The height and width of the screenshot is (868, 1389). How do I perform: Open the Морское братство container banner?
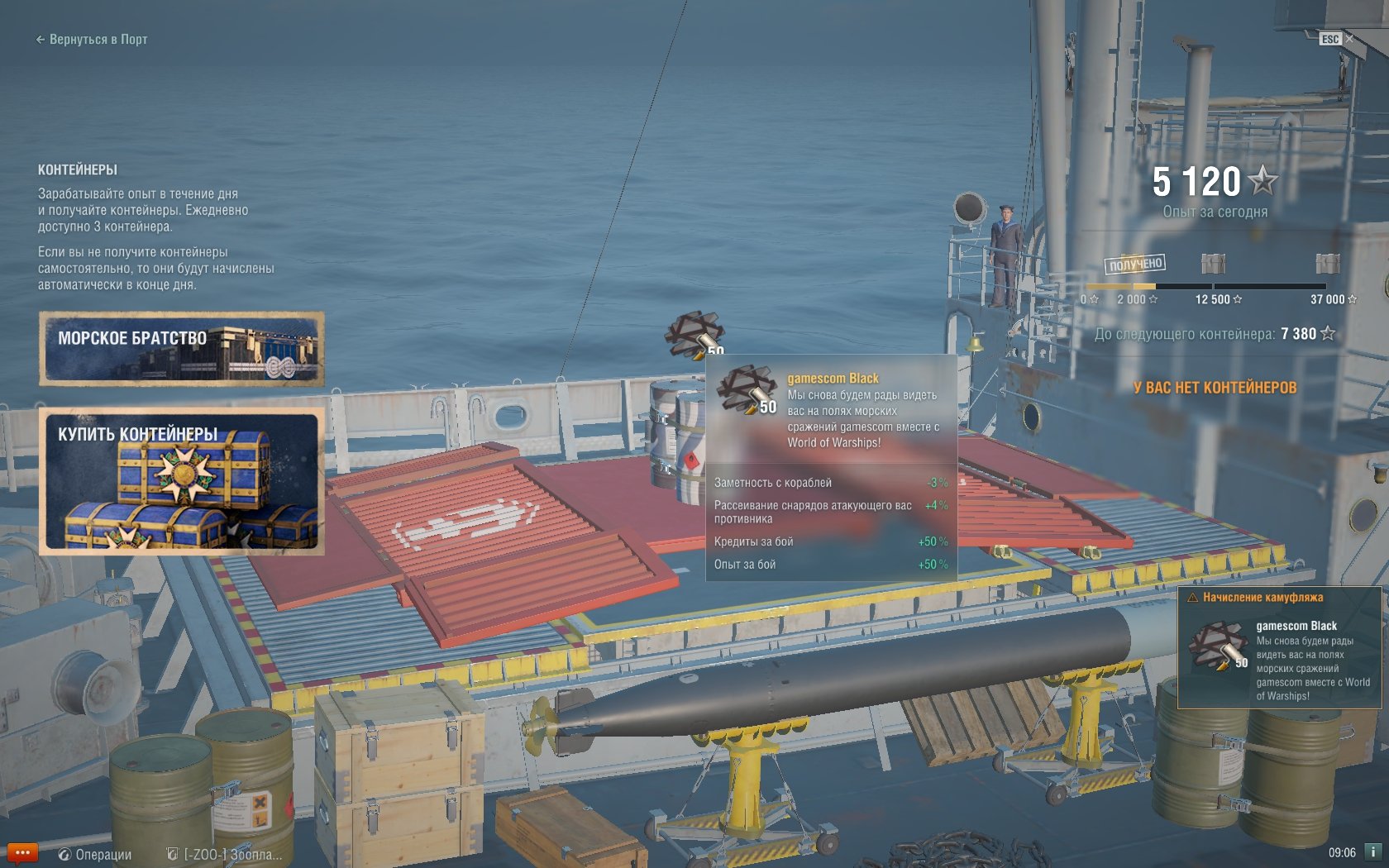coord(181,349)
